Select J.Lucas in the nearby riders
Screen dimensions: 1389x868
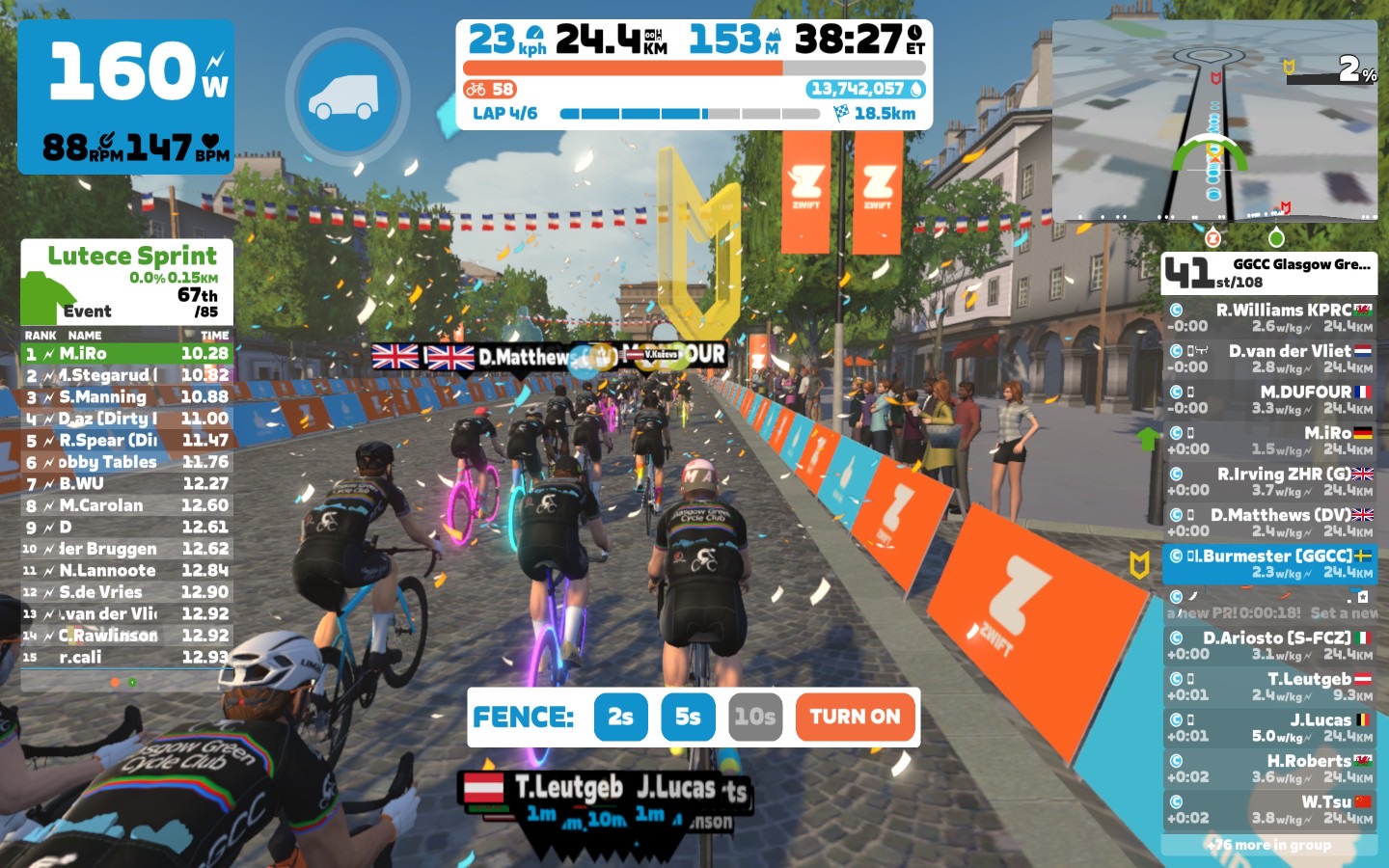[1269, 727]
